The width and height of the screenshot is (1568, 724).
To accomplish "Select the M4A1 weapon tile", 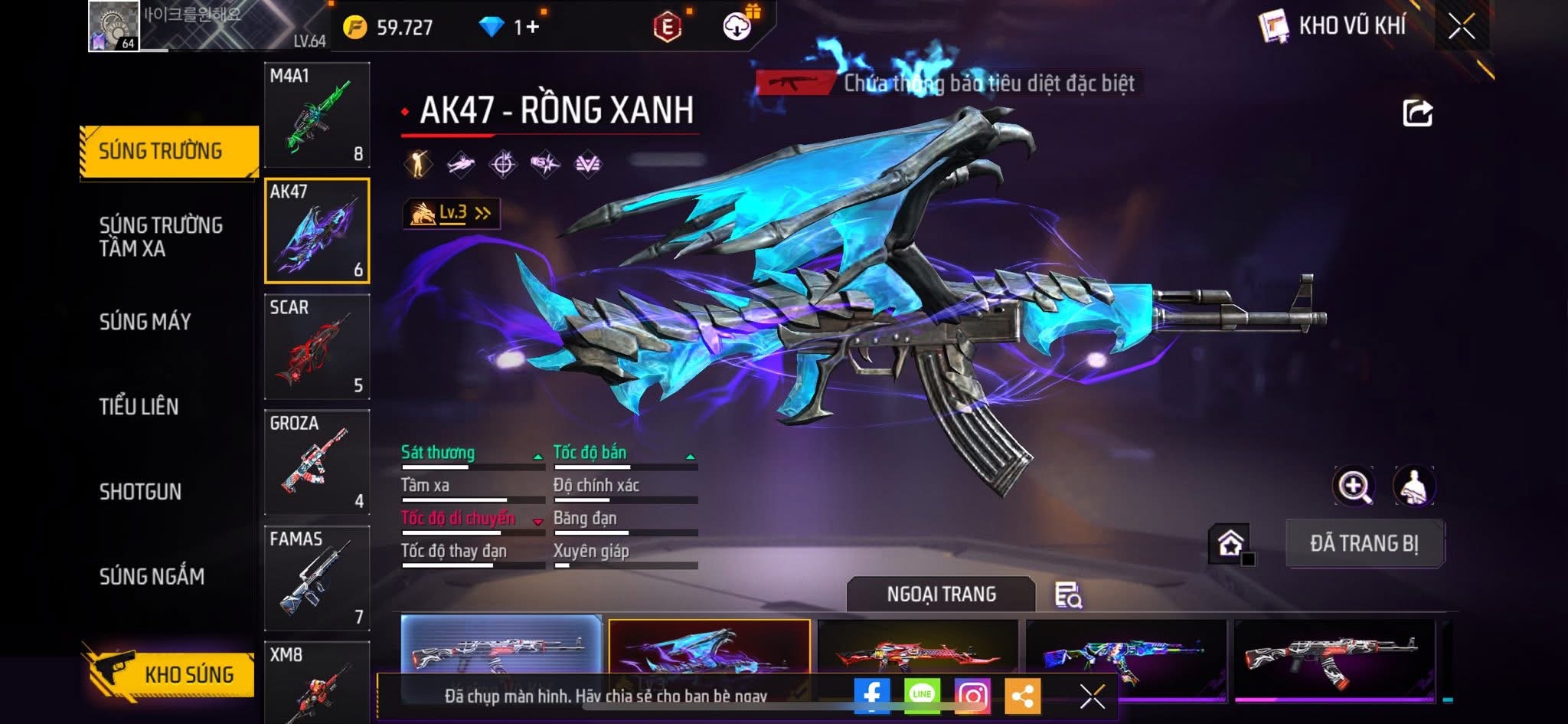I will pyautogui.click(x=317, y=115).
